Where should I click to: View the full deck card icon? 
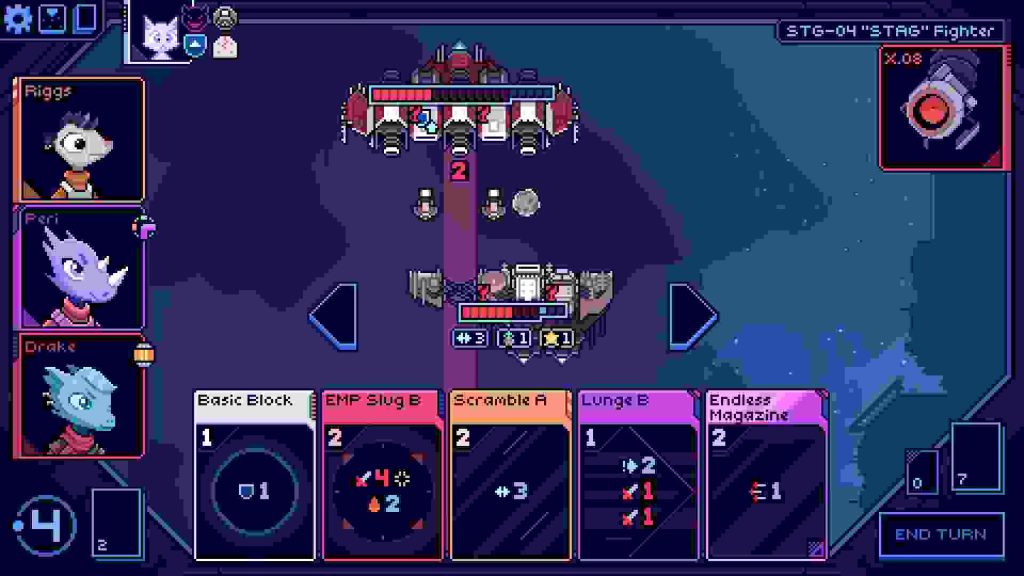point(85,19)
